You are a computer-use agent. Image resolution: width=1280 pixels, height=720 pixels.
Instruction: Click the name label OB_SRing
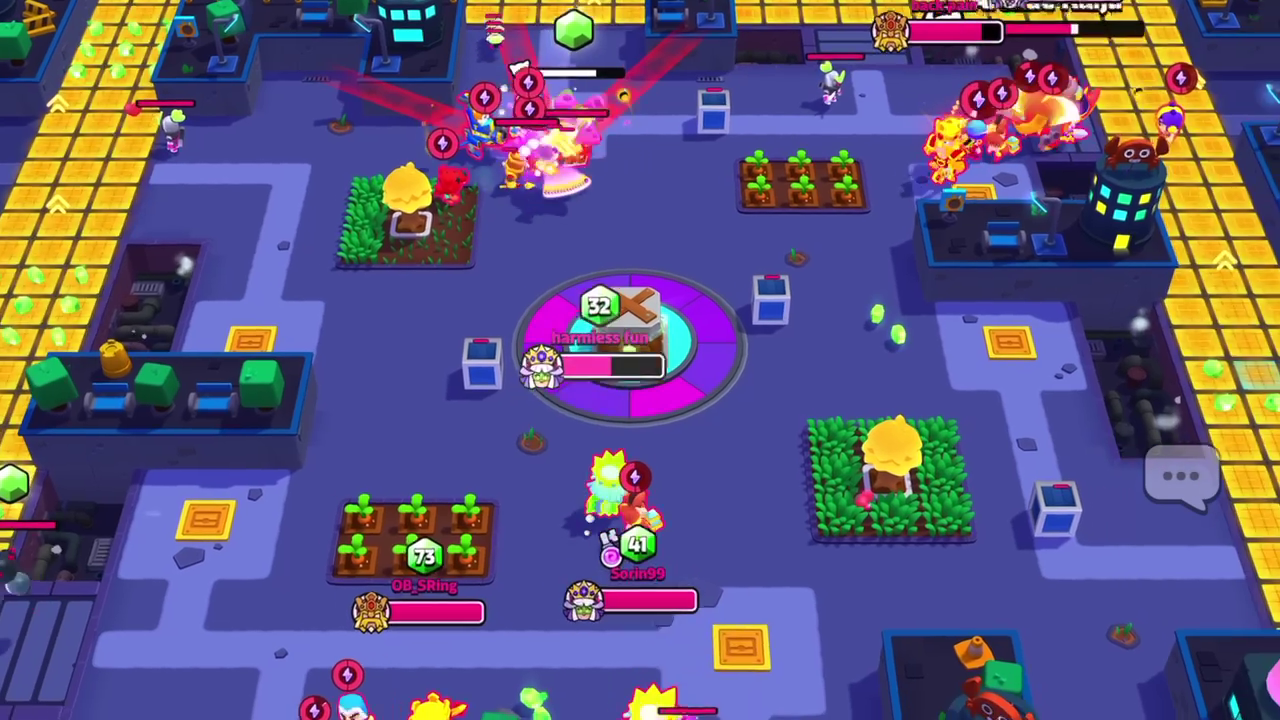click(x=424, y=586)
